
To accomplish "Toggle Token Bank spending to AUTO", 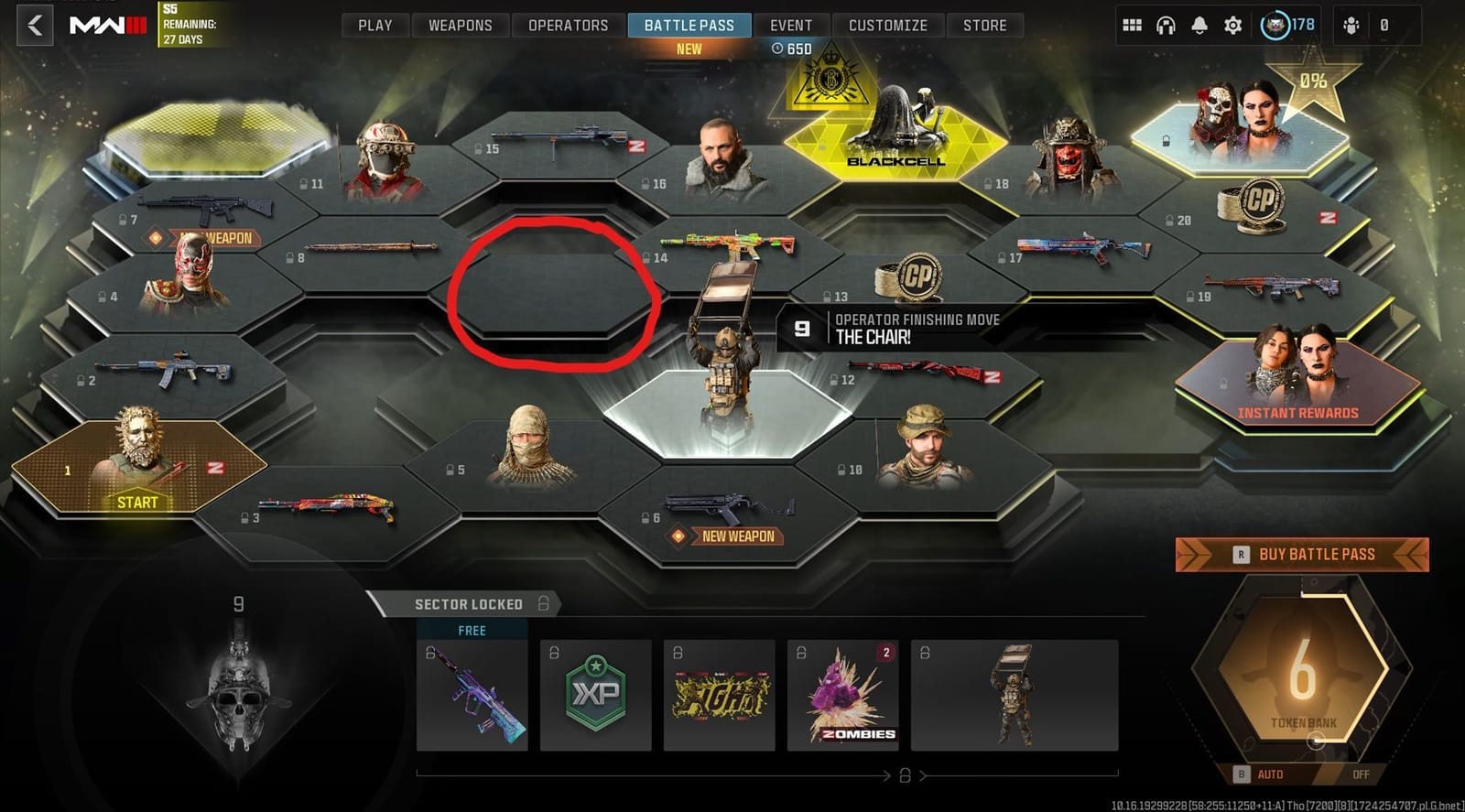I will click(1271, 774).
